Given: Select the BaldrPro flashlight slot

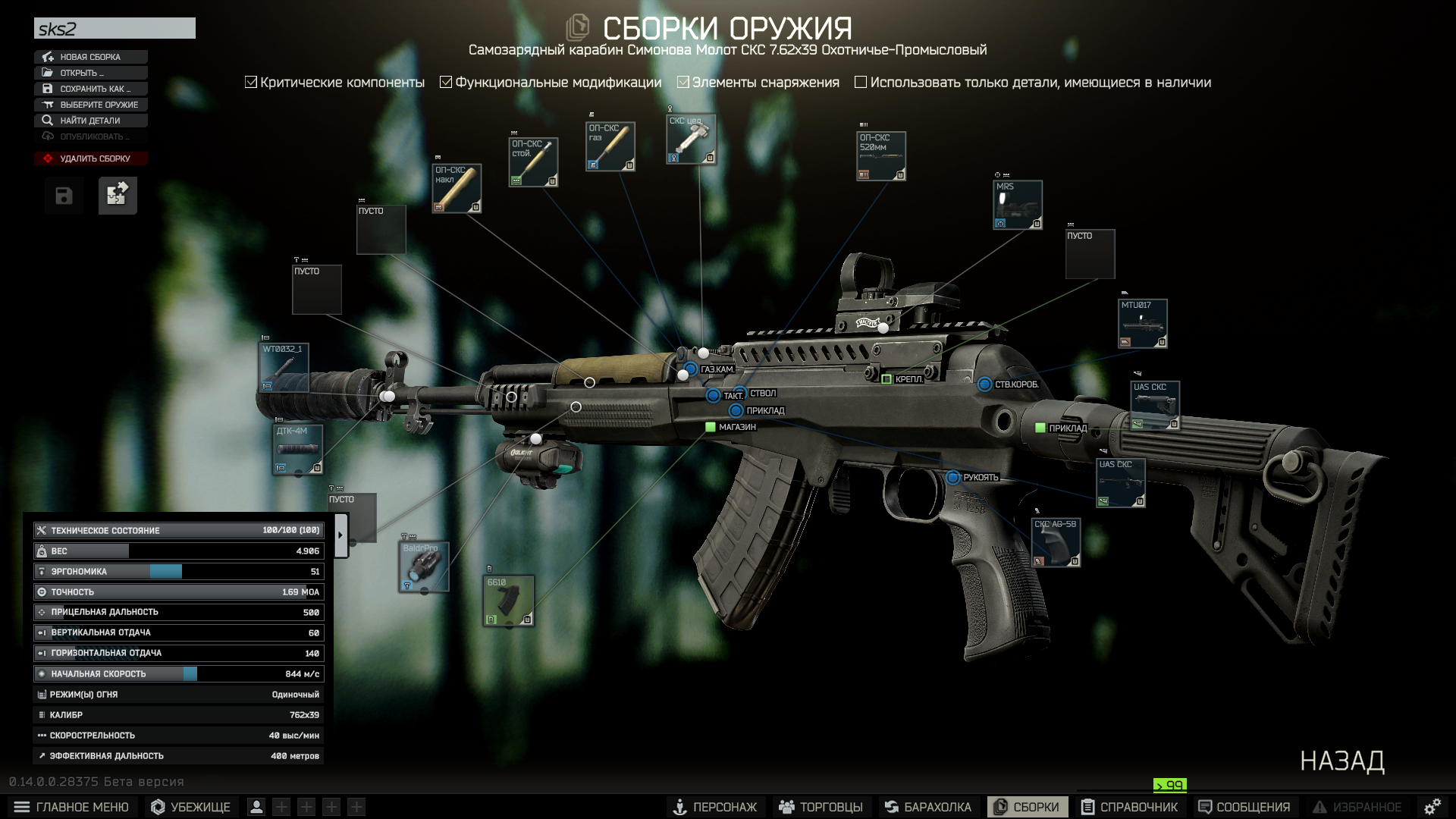Looking at the screenshot, I should click(x=424, y=566).
